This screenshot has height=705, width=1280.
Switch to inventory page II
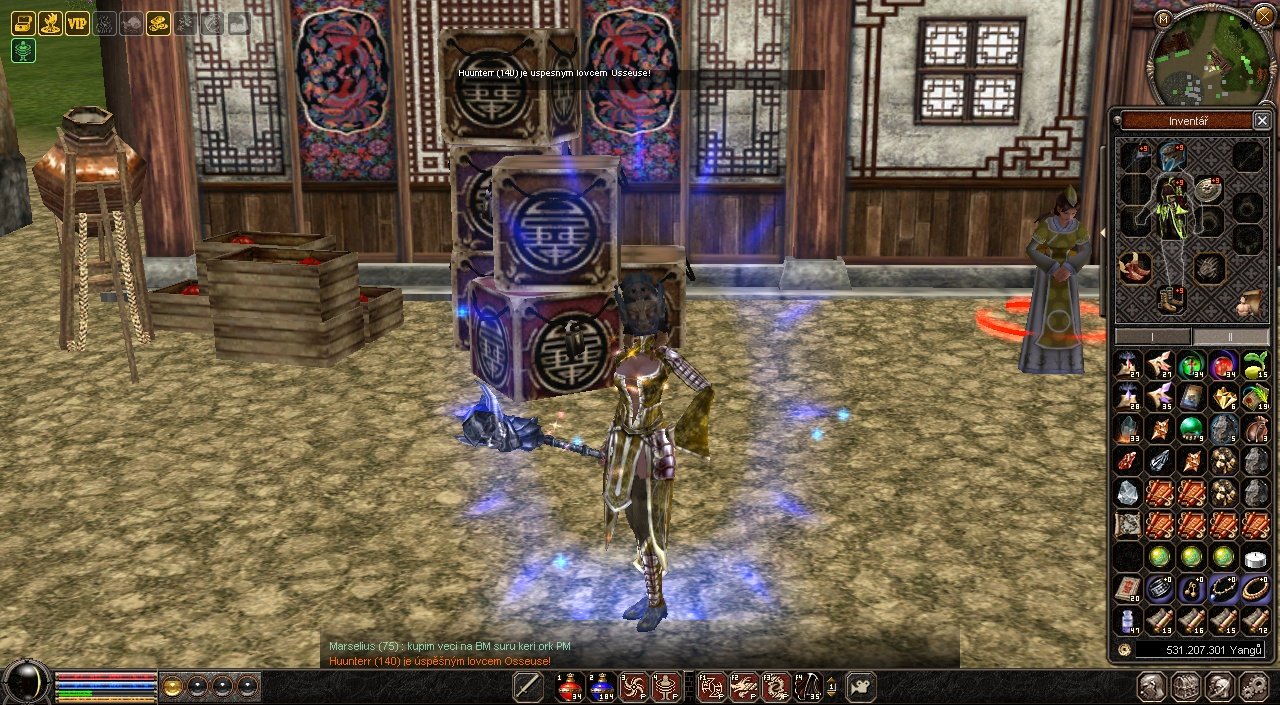pos(1231,337)
